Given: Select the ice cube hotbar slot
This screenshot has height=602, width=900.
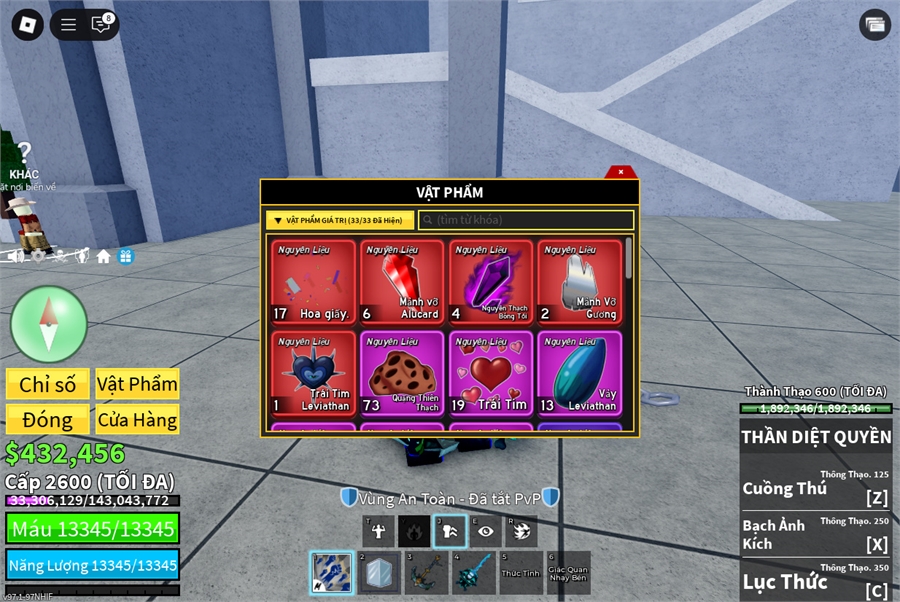Looking at the screenshot, I should (x=380, y=573).
